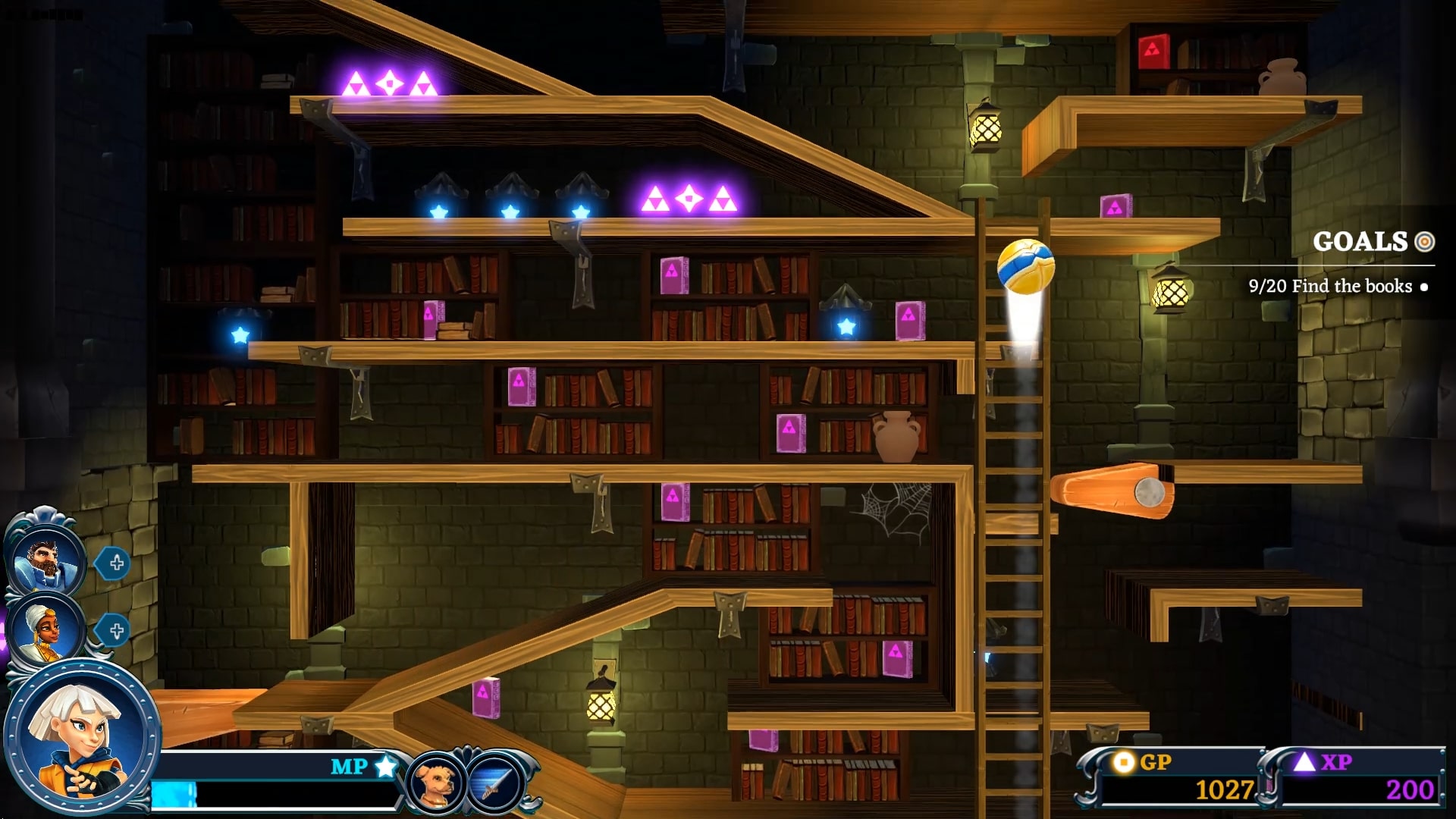Use the sword dash ability icon
Screen dimensions: 1456x819
click(494, 783)
